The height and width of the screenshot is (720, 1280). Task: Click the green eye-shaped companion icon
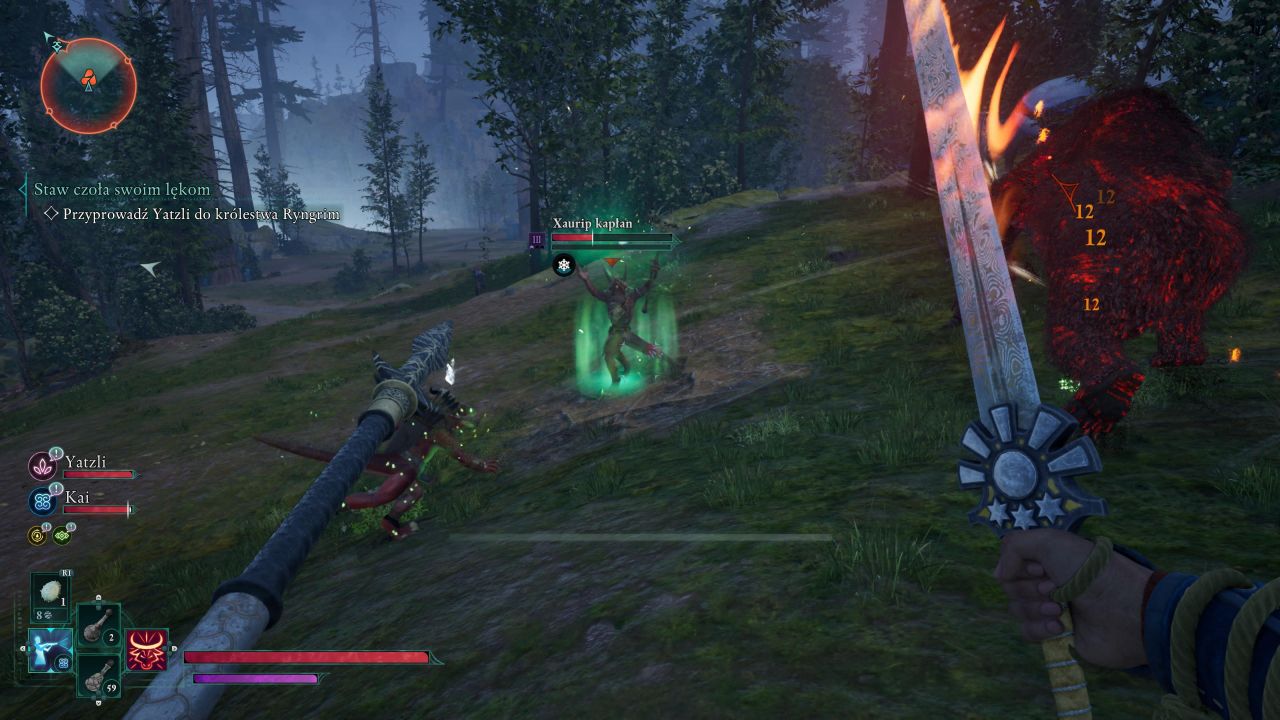(62, 535)
